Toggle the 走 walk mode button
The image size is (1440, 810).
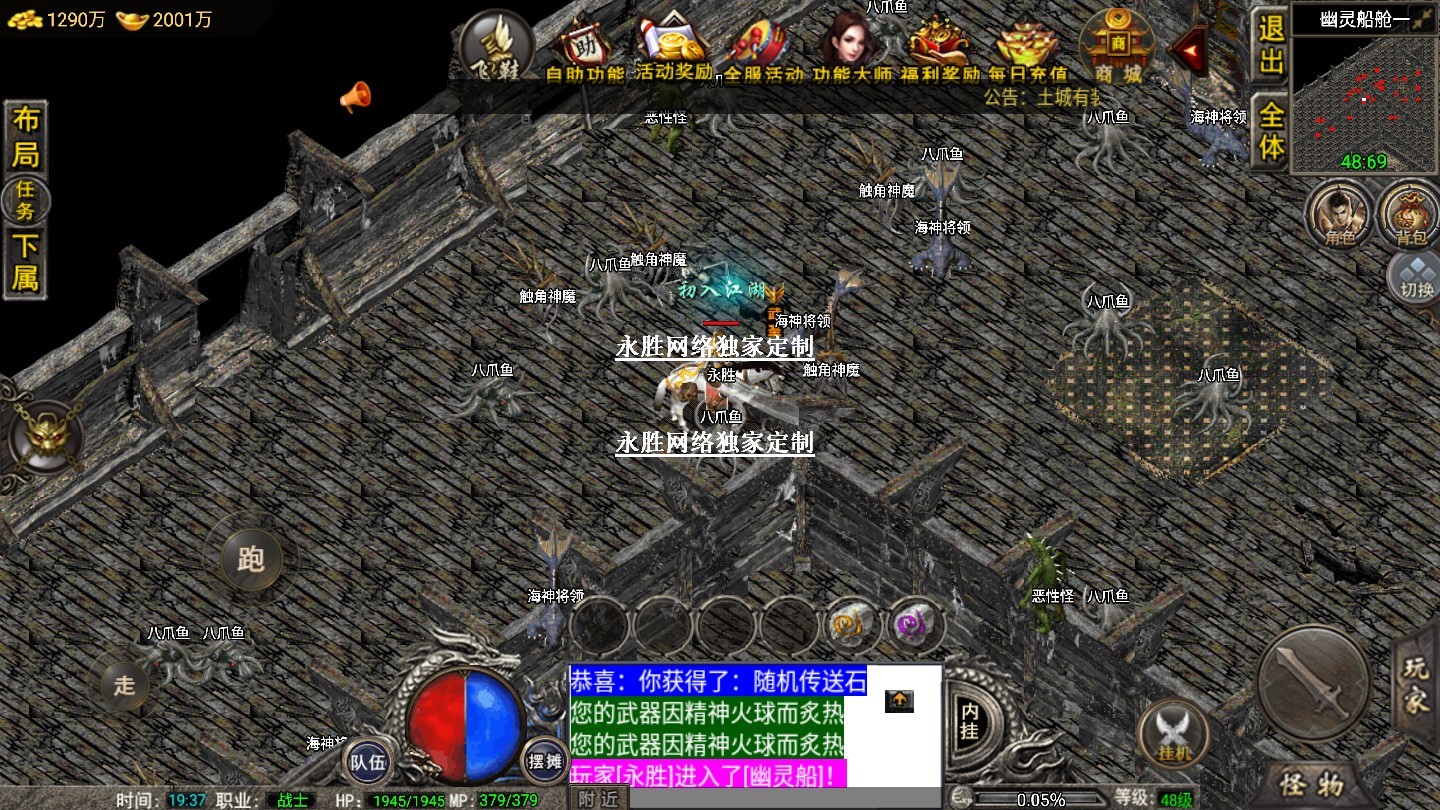(x=124, y=685)
